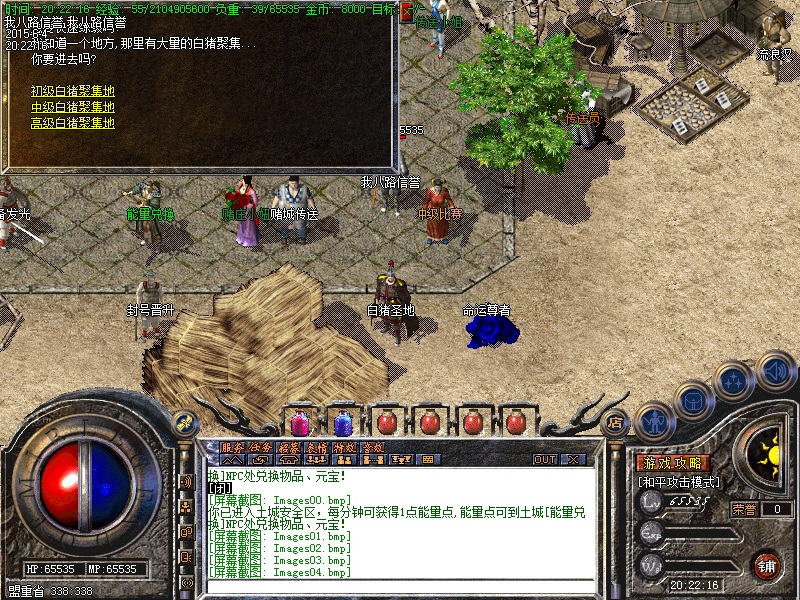Screen dimensions: 800x600
Task: Open the 特效 effects tab
Action: pyautogui.click(x=345, y=447)
